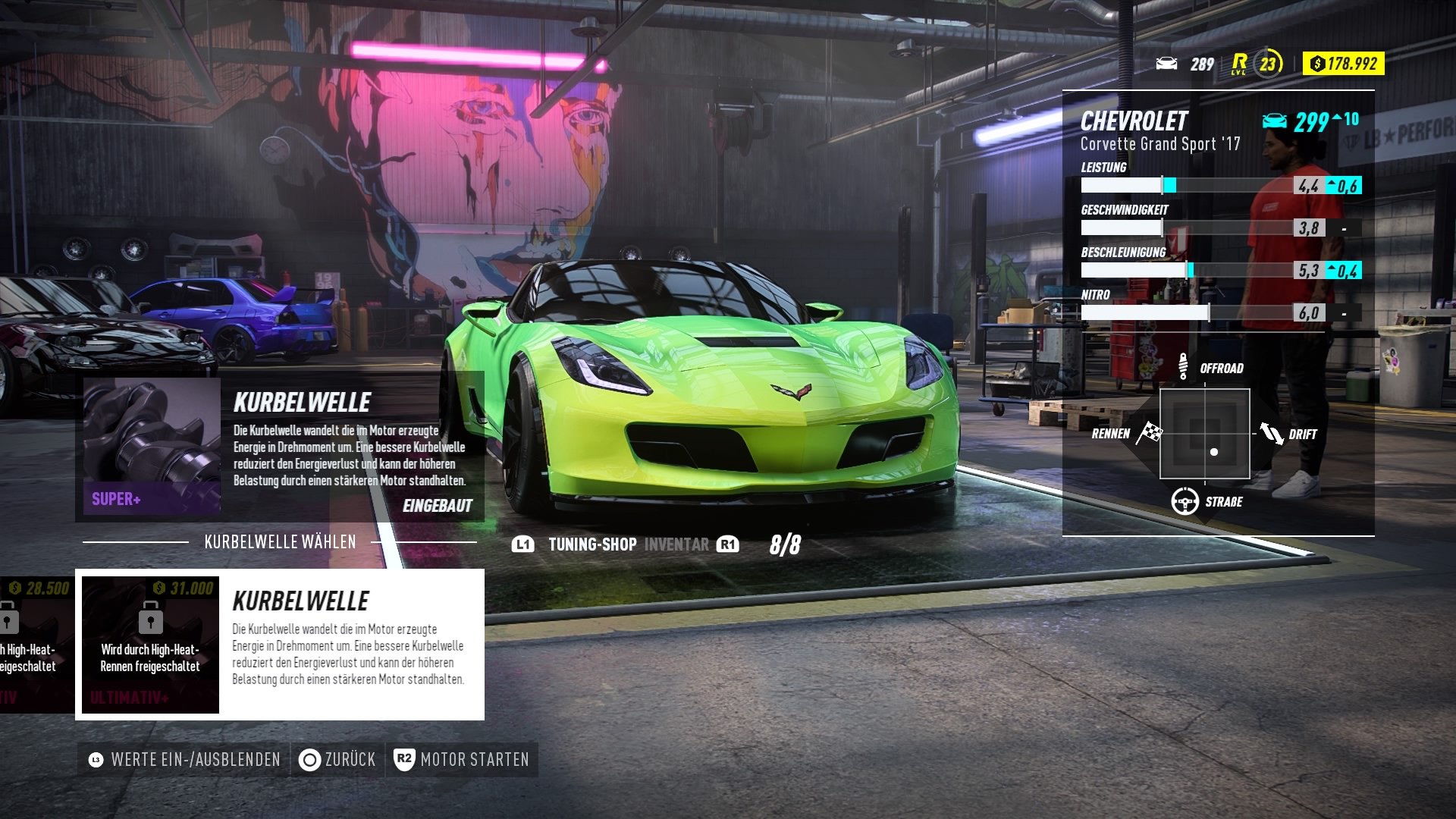This screenshot has height=819, width=1456.
Task: Click the lock icon on the 31.000 Kurbelwelle
Action: click(151, 618)
